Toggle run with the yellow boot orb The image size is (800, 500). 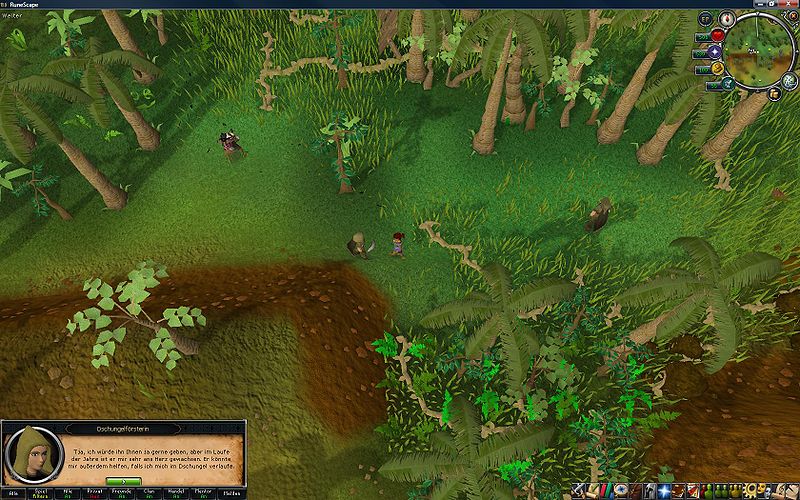(x=718, y=67)
